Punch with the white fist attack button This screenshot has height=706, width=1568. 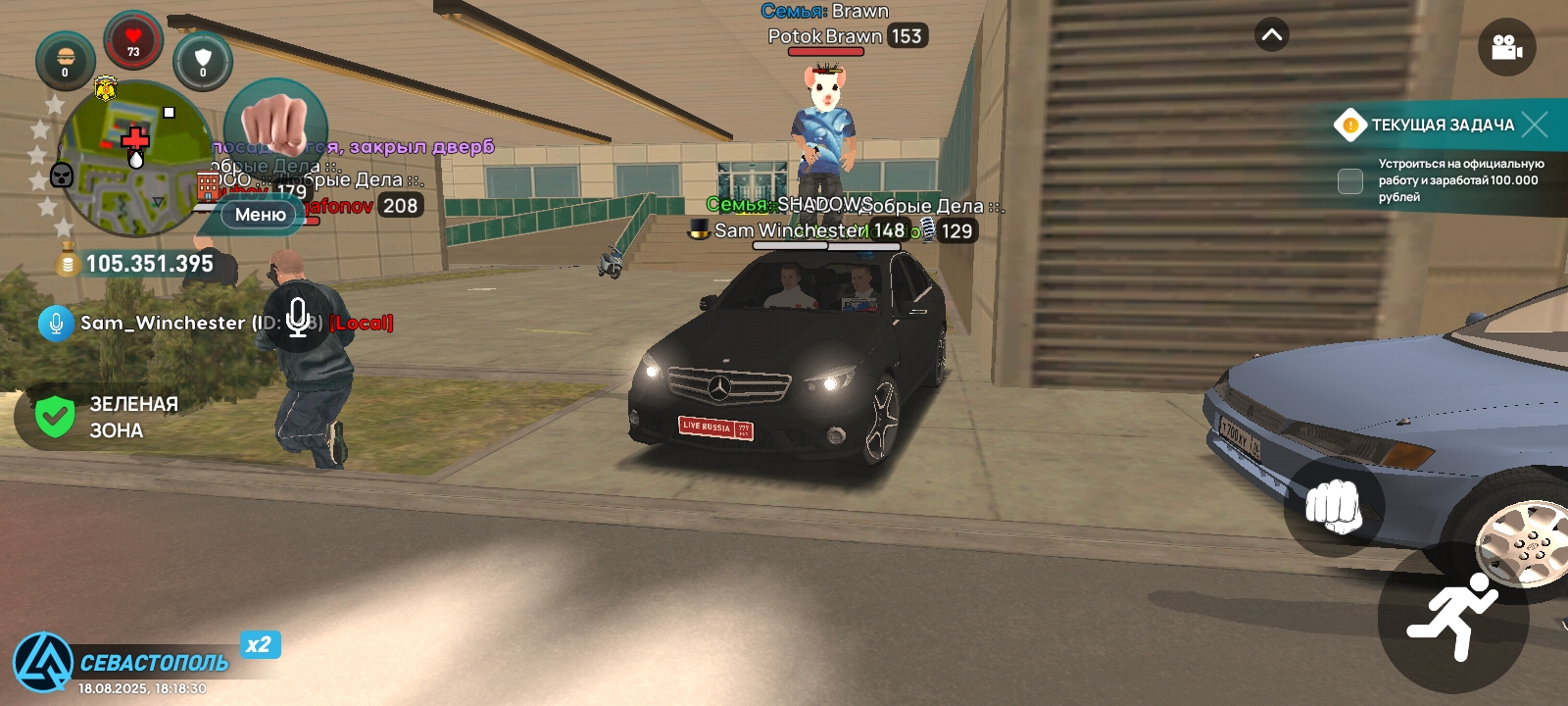pyautogui.click(x=1333, y=506)
